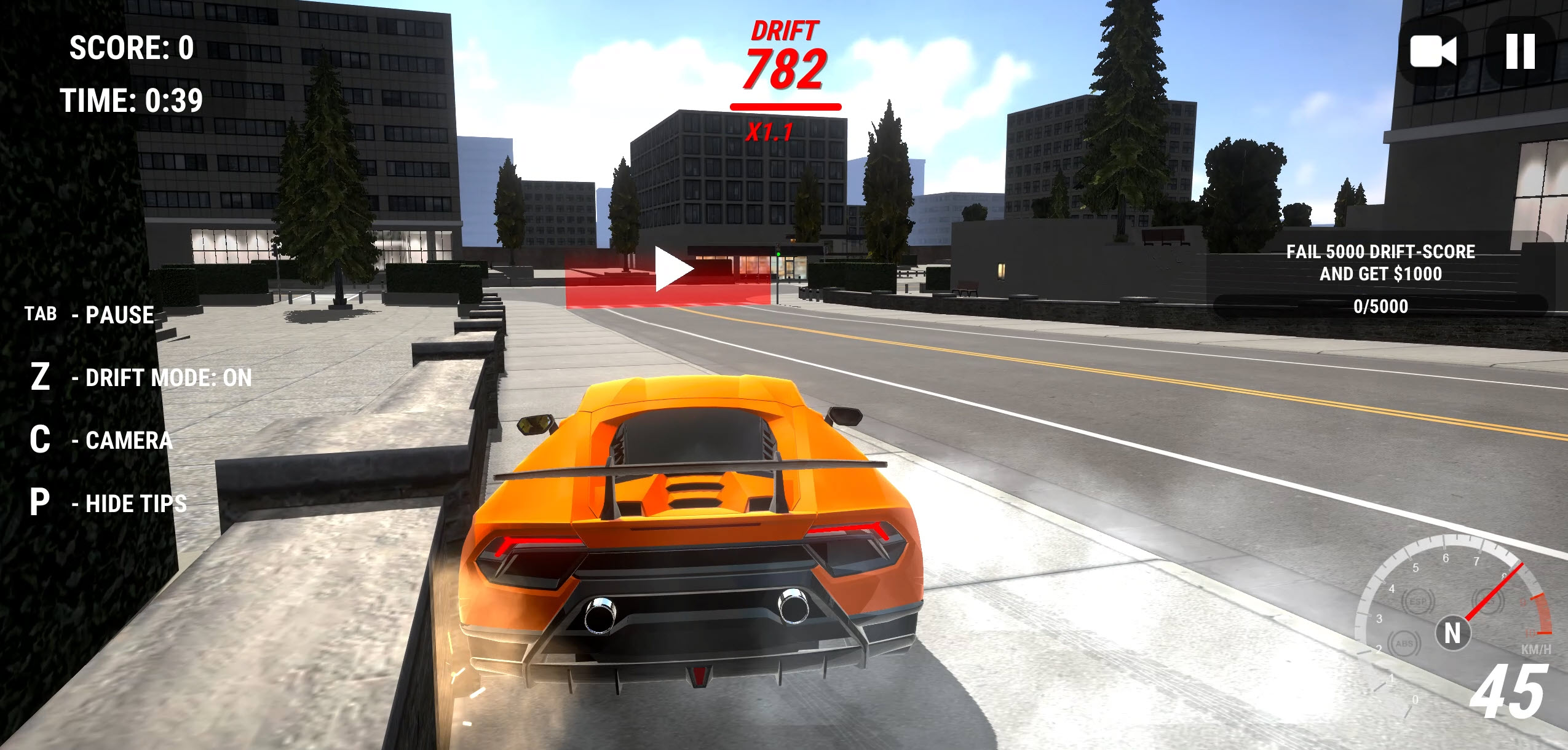Click the ABS indicator on the speedometer
The height and width of the screenshot is (750, 1568).
[x=1405, y=644]
